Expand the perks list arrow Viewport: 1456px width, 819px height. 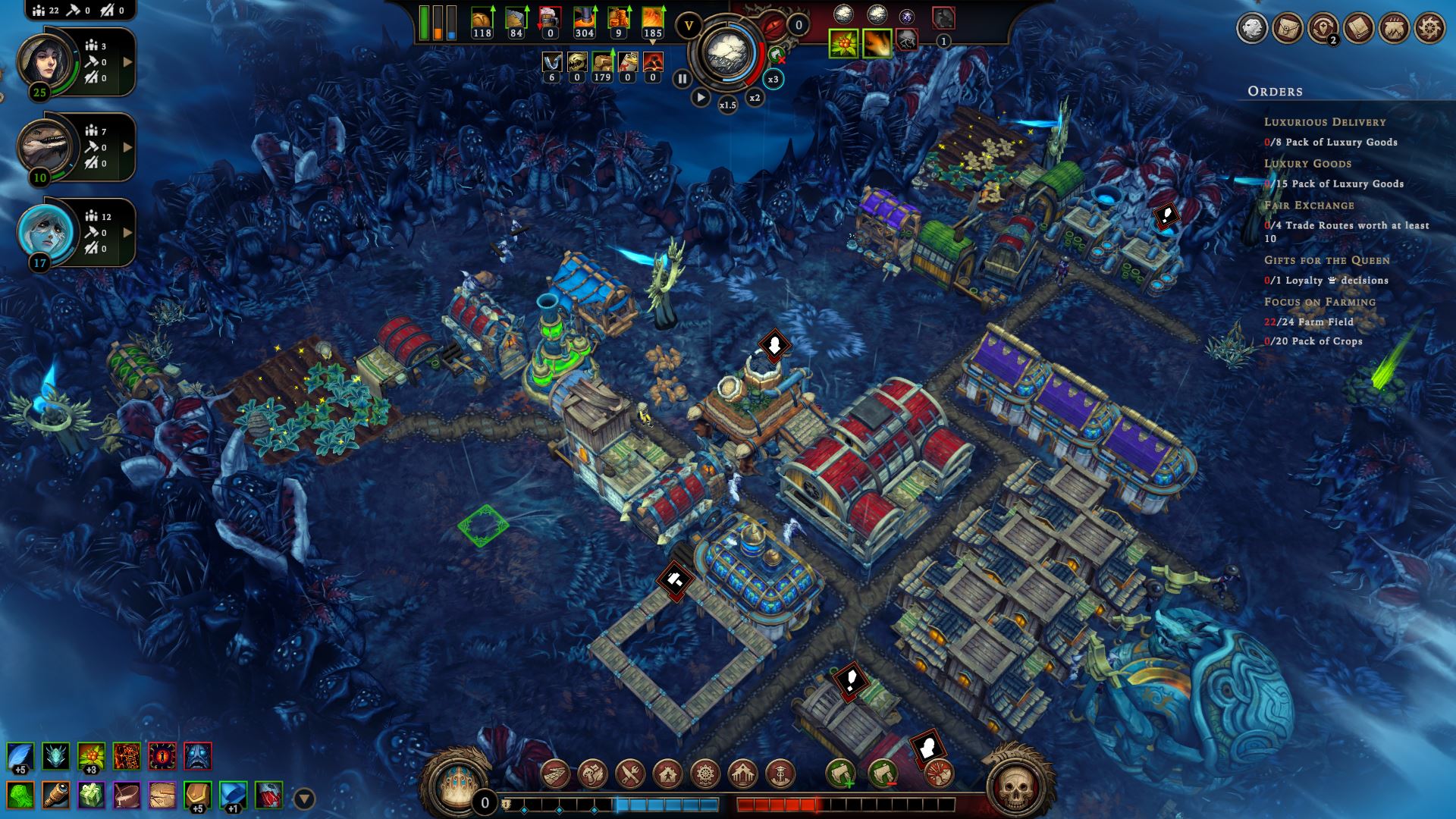[x=304, y=799]
